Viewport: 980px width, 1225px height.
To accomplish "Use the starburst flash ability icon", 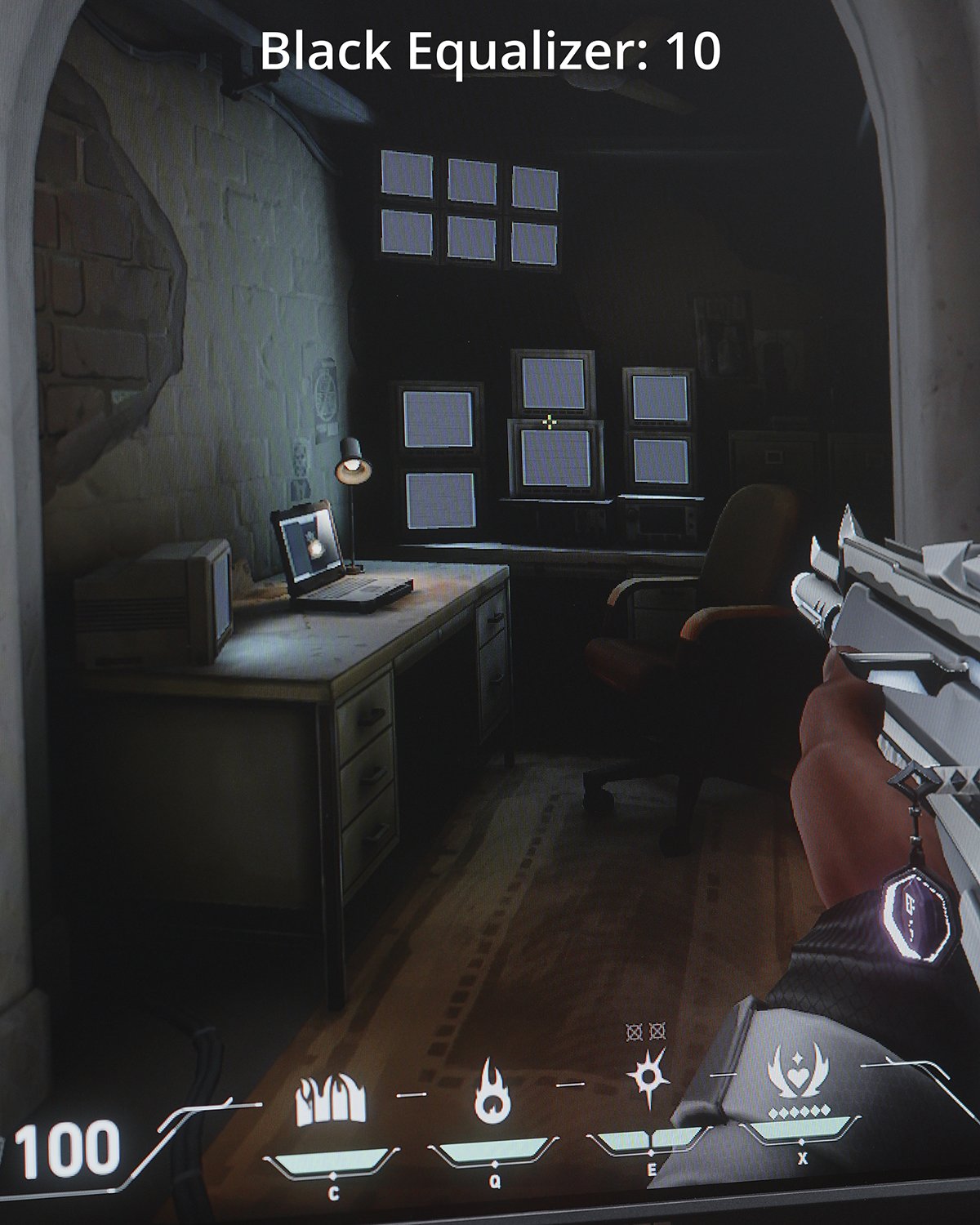I will (x=648, y=1078).
